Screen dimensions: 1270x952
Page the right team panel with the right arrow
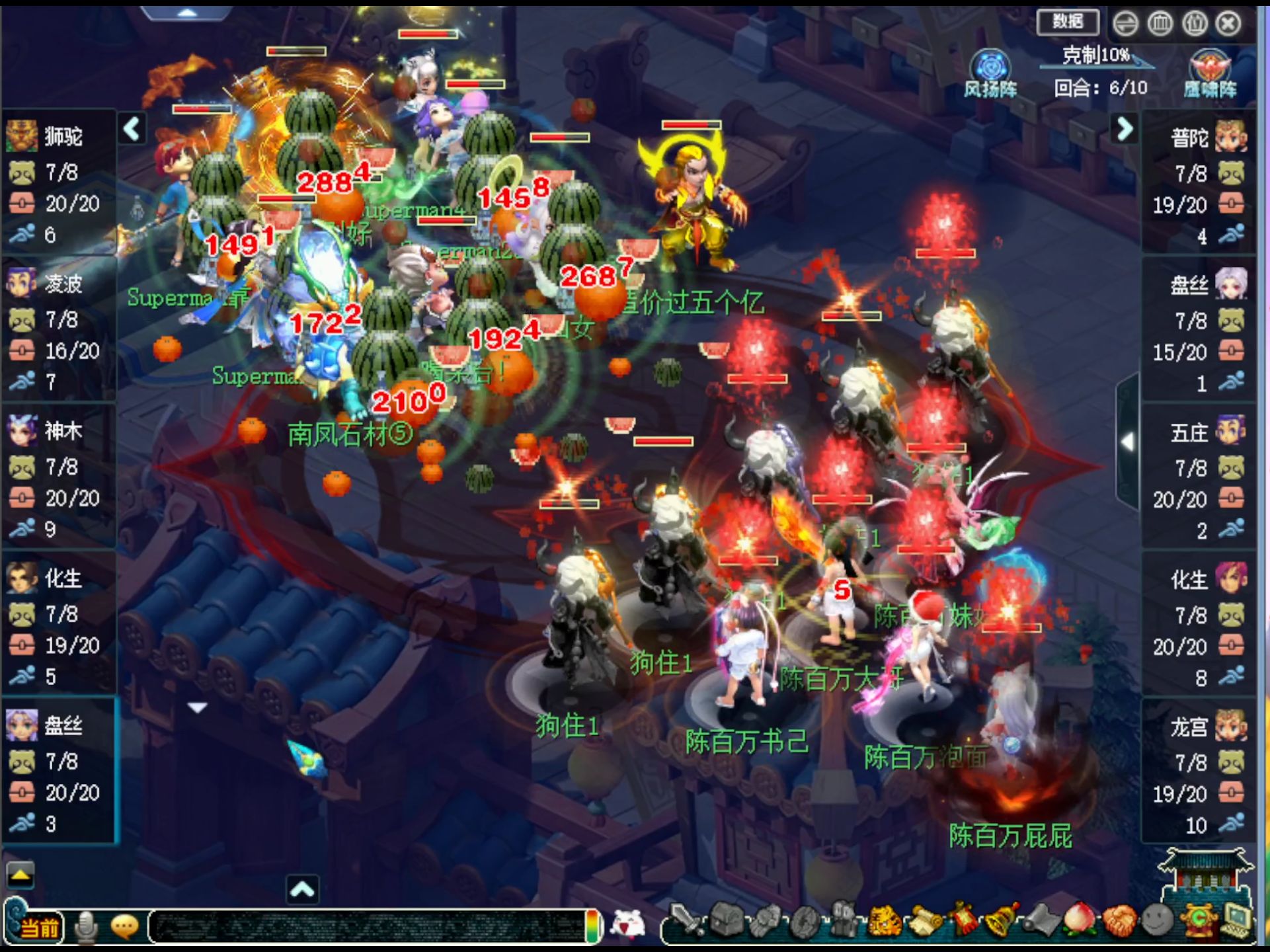pyautogui.click(x=1125, y=129)
